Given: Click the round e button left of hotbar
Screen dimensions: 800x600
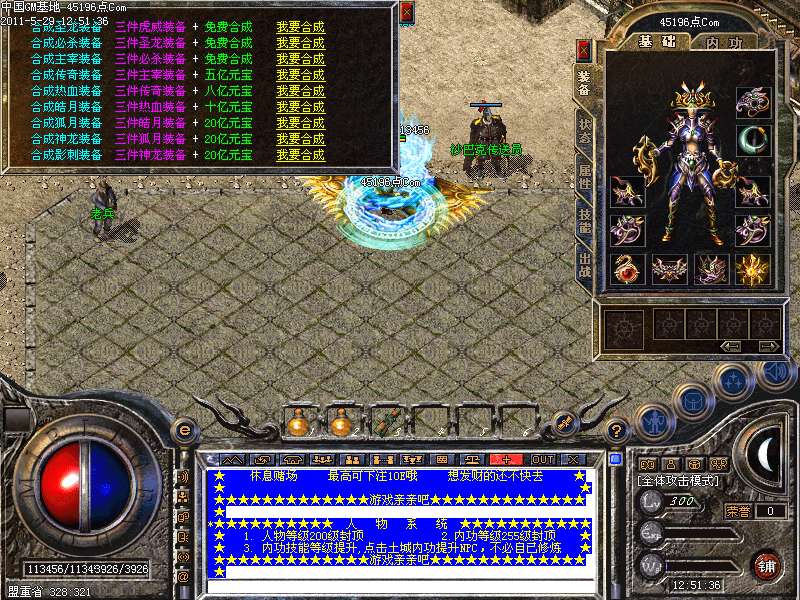Looking at the screenshot, I should coord(184,431).
